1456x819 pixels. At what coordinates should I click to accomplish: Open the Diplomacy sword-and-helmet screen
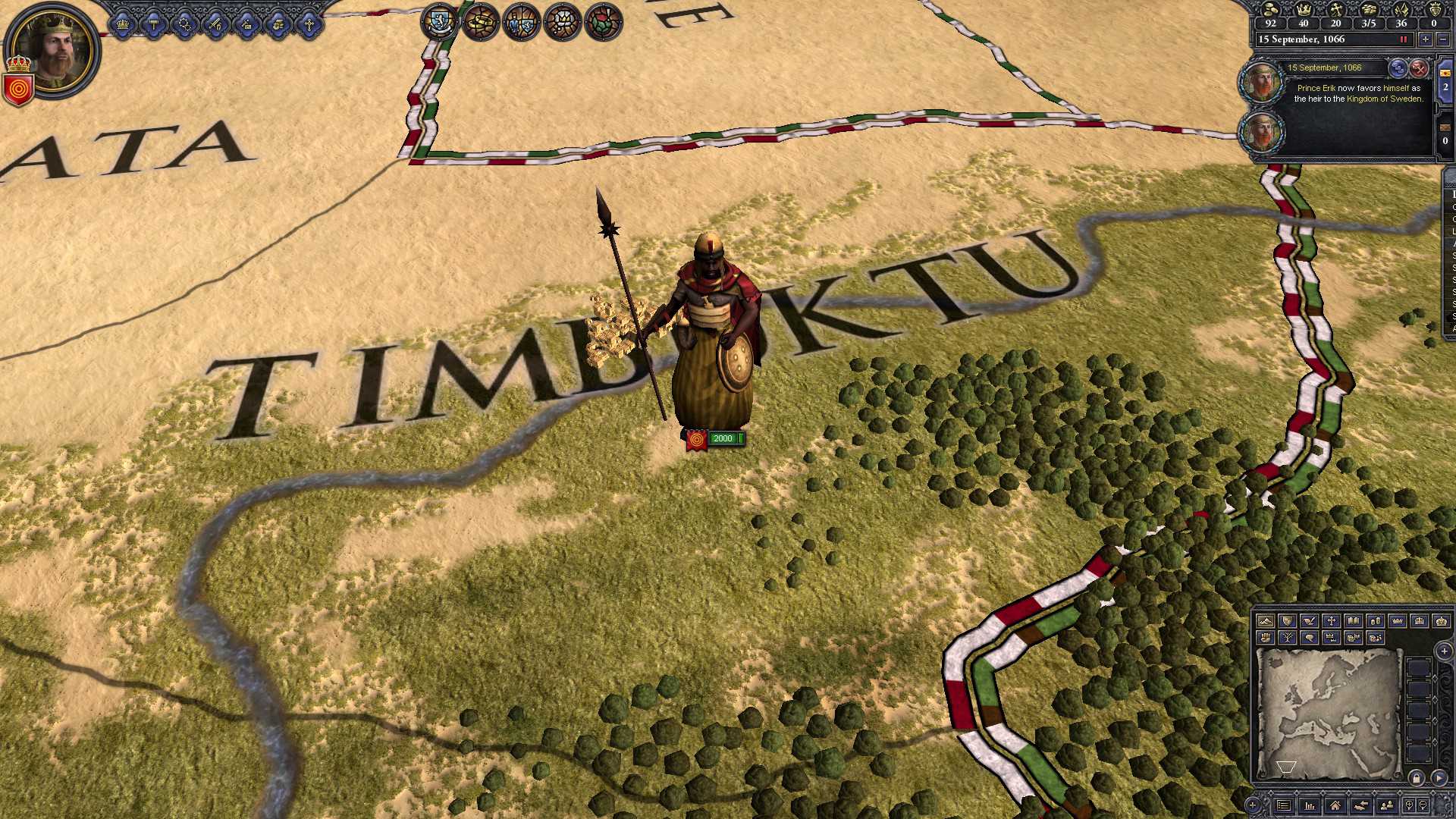point(215,24)
